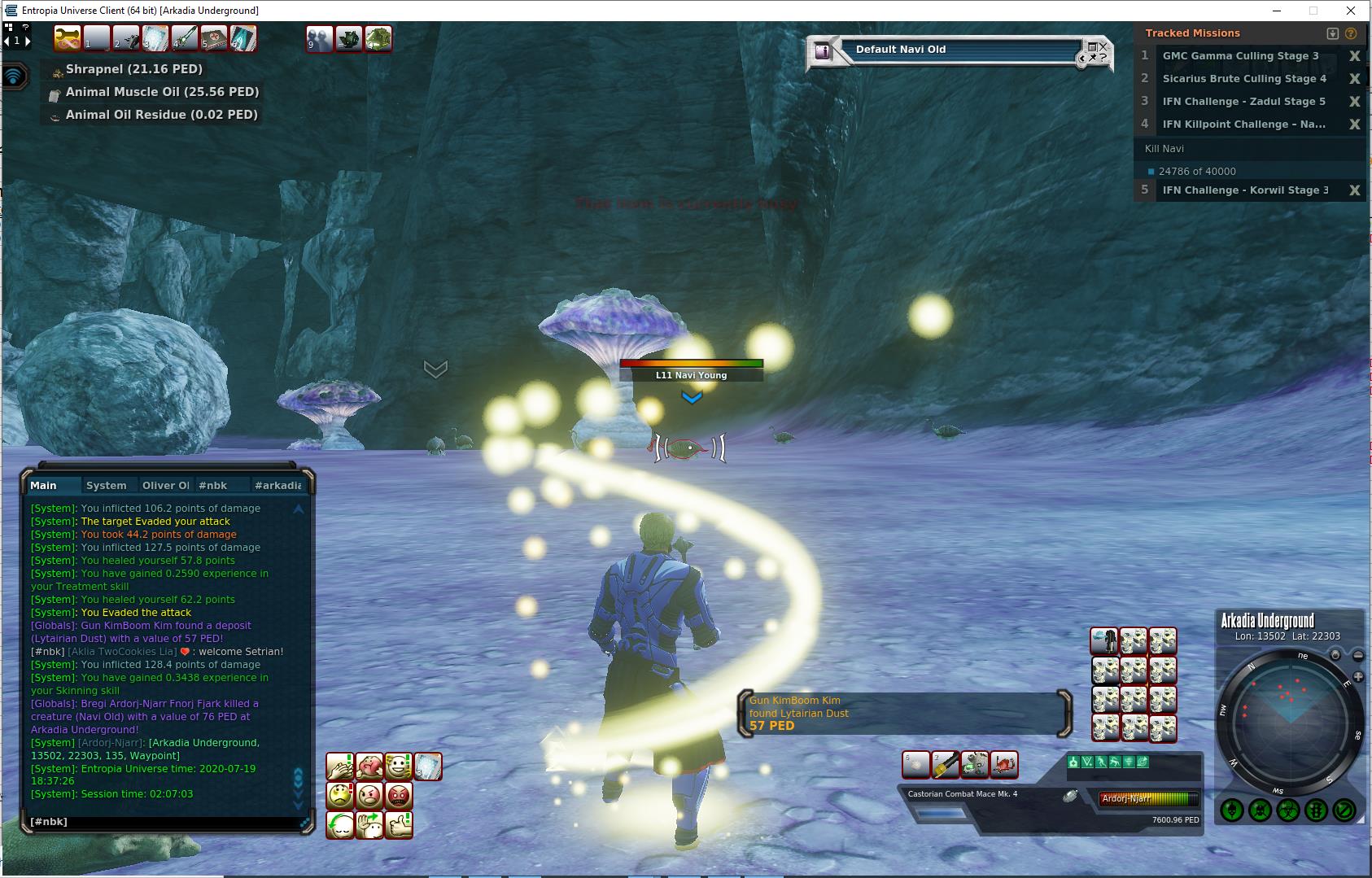This screenshot has width=1372, height=878.
Task: Switch to the next hotbar page arrow
Action: [27, 41]
